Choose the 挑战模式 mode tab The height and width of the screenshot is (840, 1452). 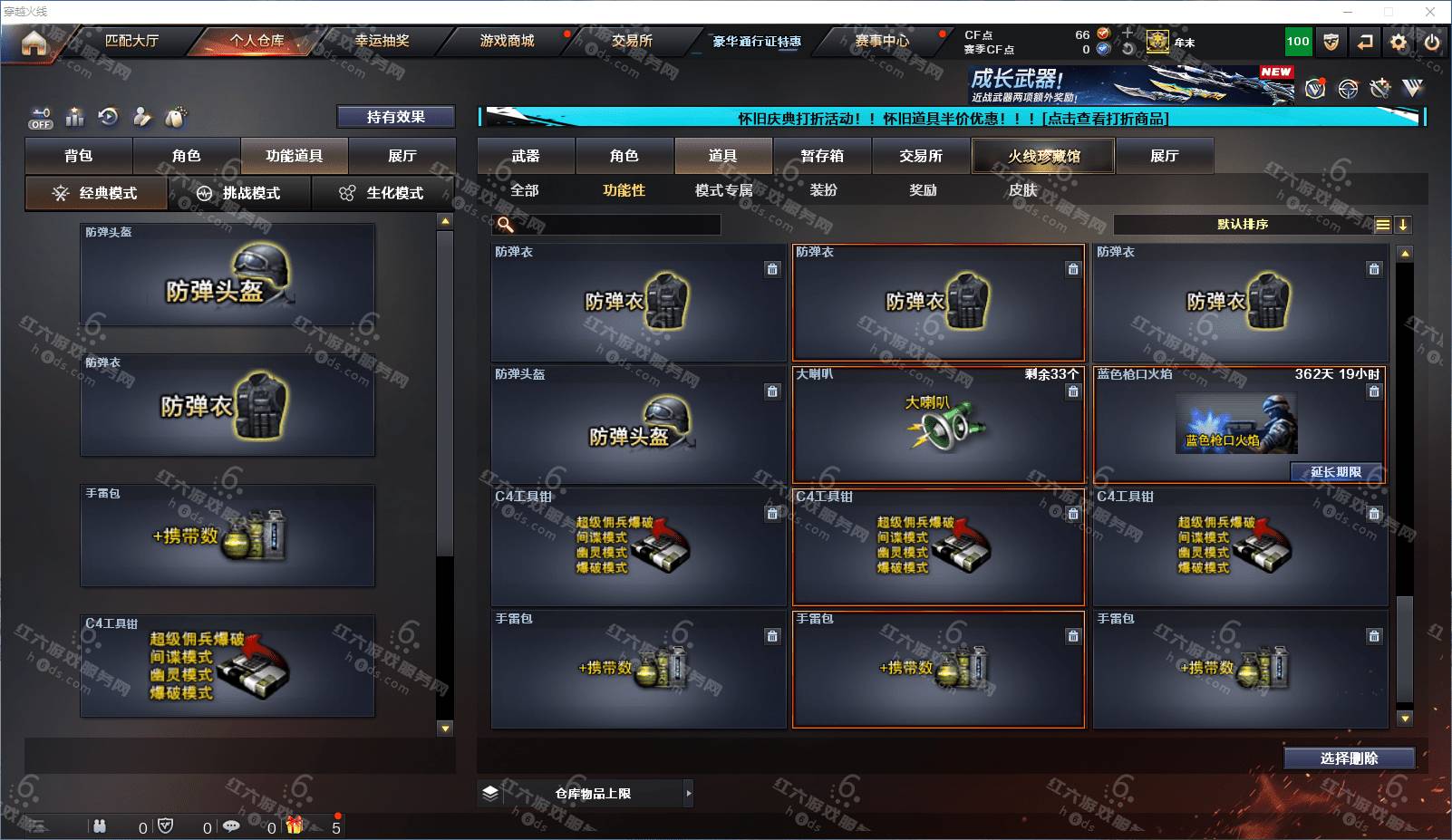pyautogui.click(x=239, y=193)
